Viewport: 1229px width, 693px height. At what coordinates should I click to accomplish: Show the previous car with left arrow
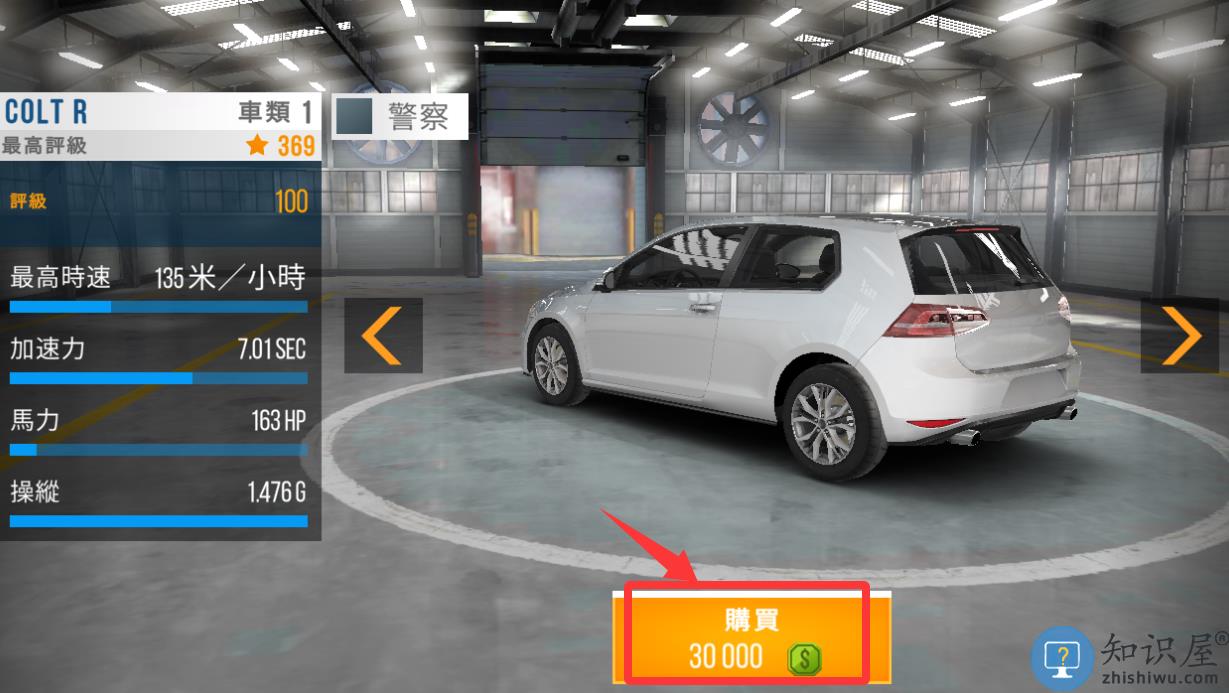coord(382,335)
